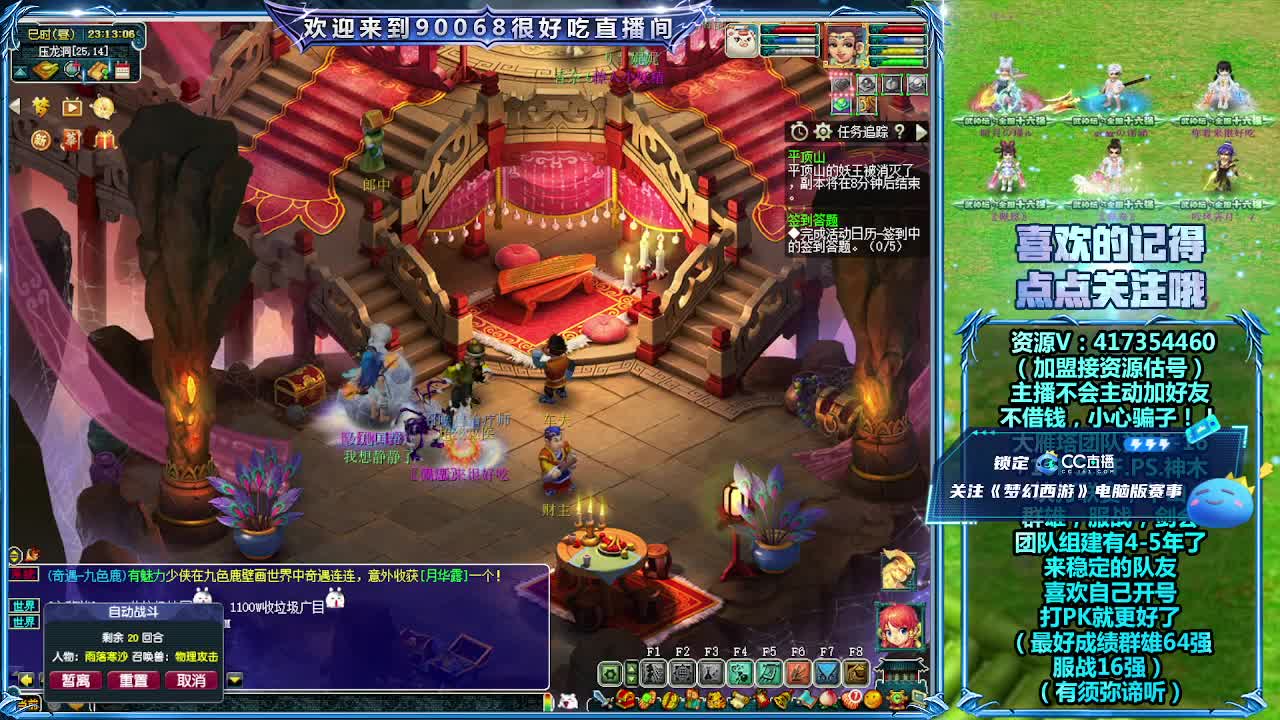Click the 任务追踪 panel header
Screen dimensions: 1280x720
tap(862, 132)
